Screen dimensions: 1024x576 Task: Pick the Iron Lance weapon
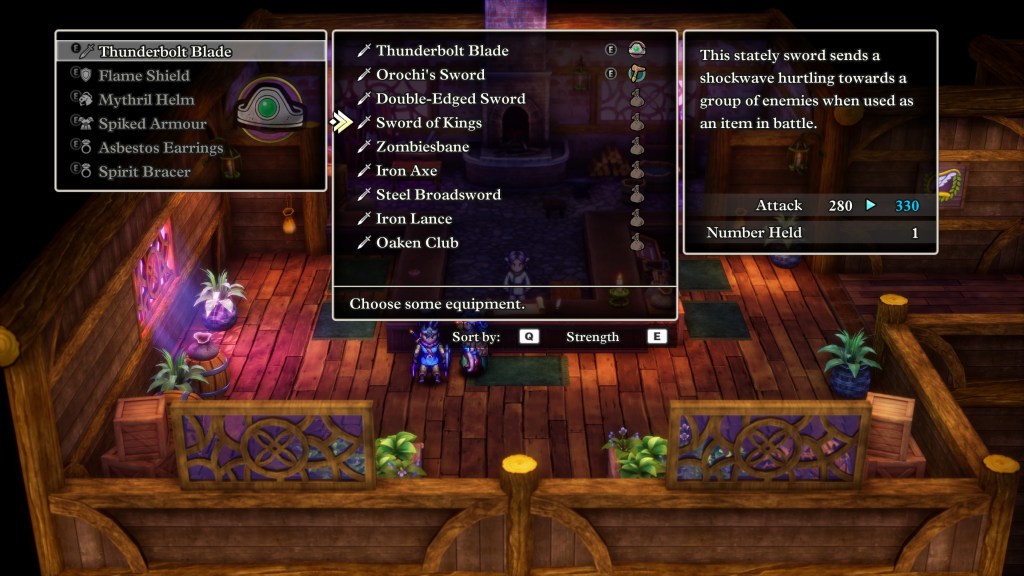[x=413, y=219]
